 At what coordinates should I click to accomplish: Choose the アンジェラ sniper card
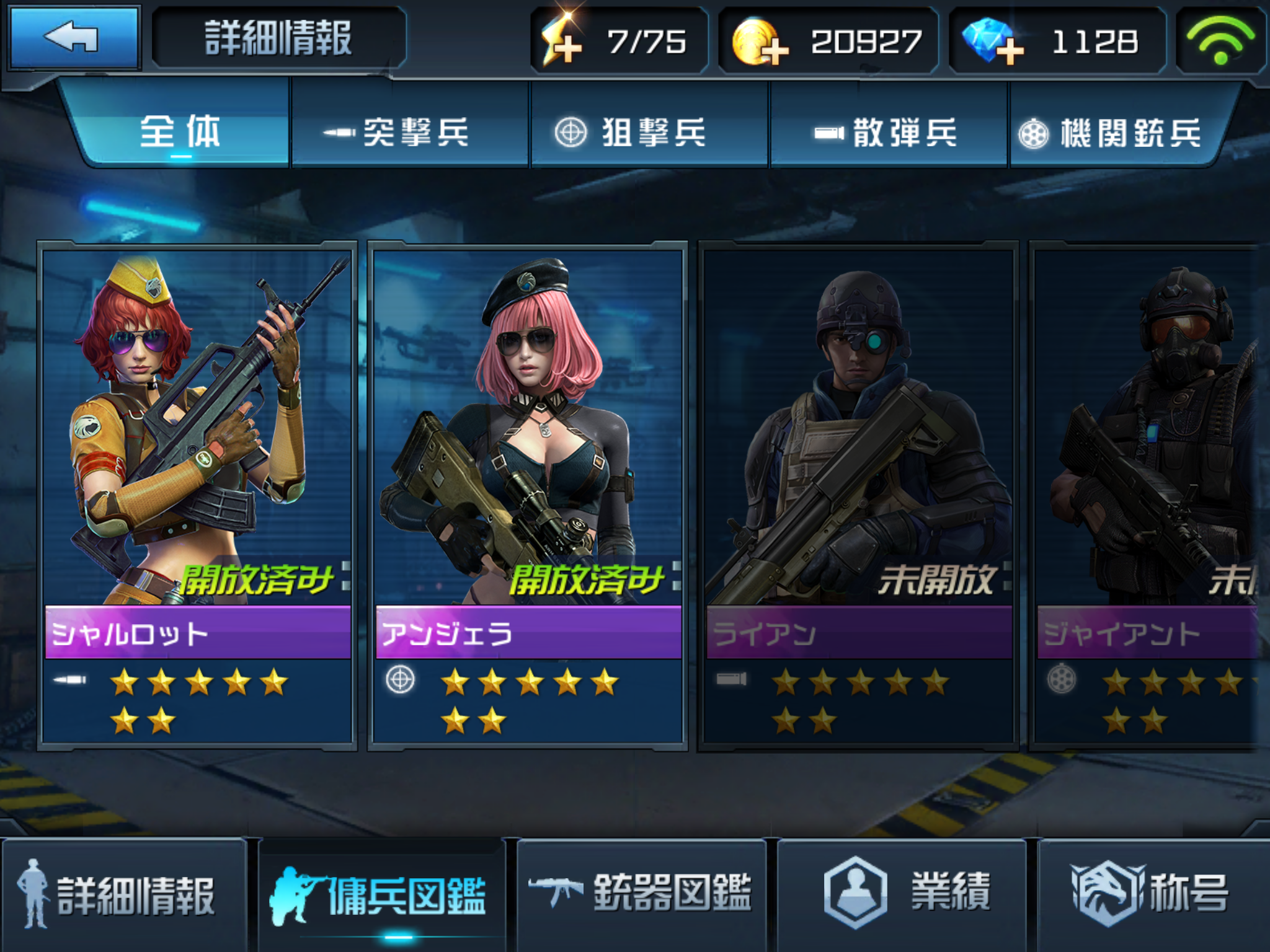(x=528, y=495)
